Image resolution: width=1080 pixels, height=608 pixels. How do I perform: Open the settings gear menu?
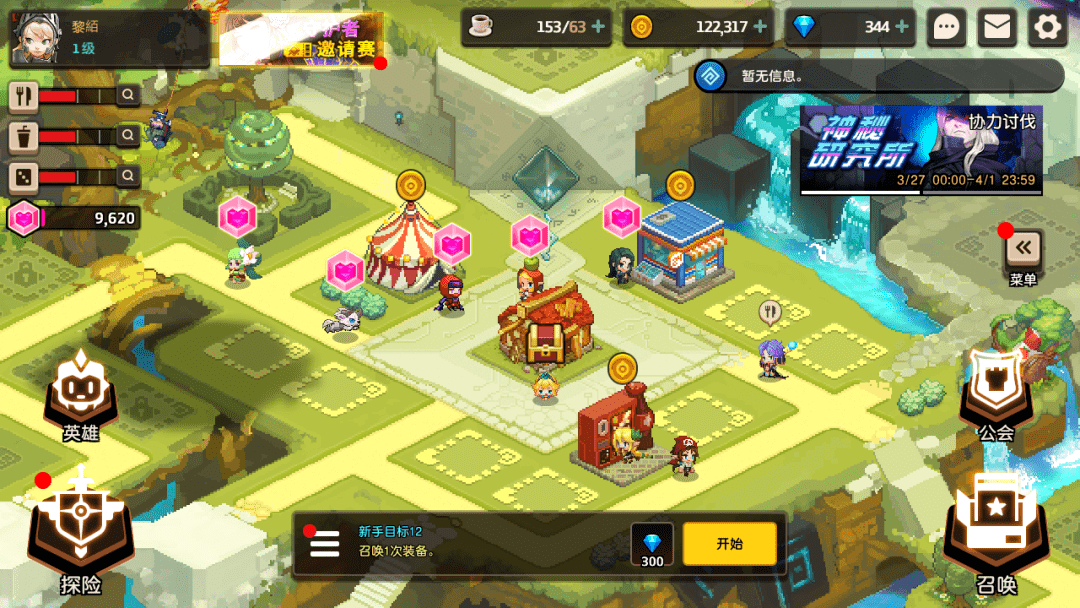[1047, 27]
